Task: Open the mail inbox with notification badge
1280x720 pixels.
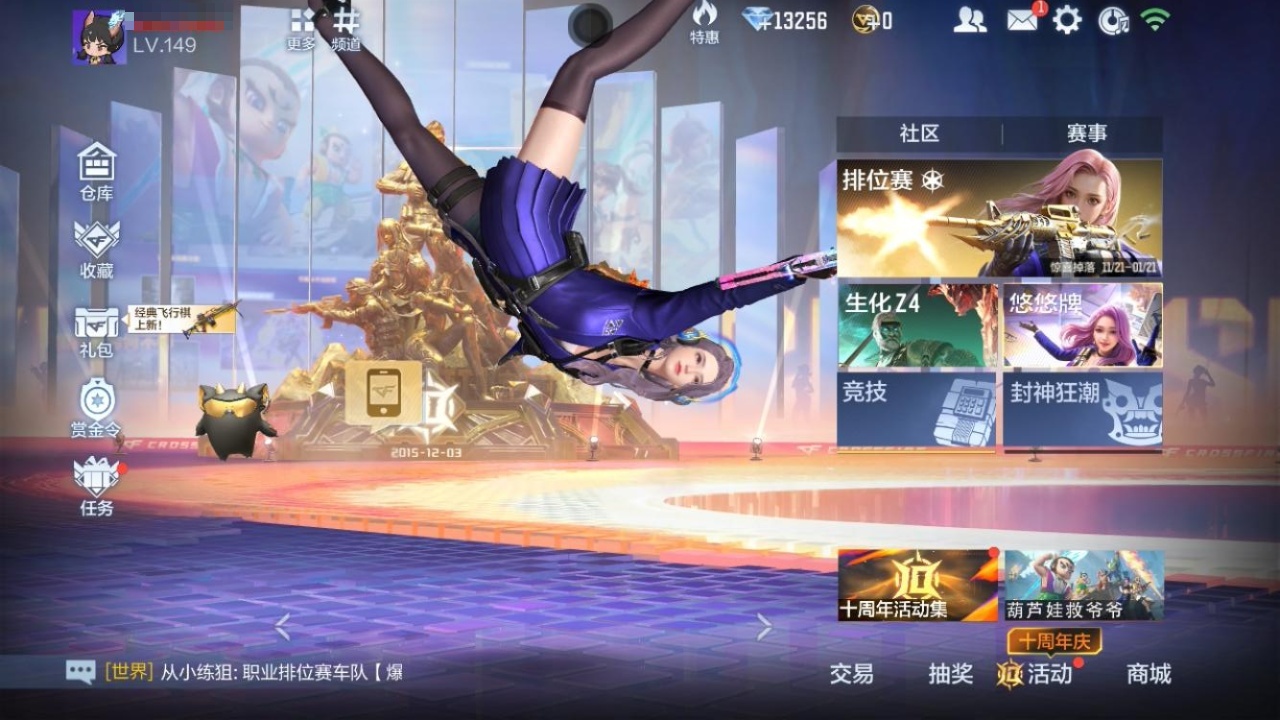Action: pyautogui.click(x=1021, y=22)
